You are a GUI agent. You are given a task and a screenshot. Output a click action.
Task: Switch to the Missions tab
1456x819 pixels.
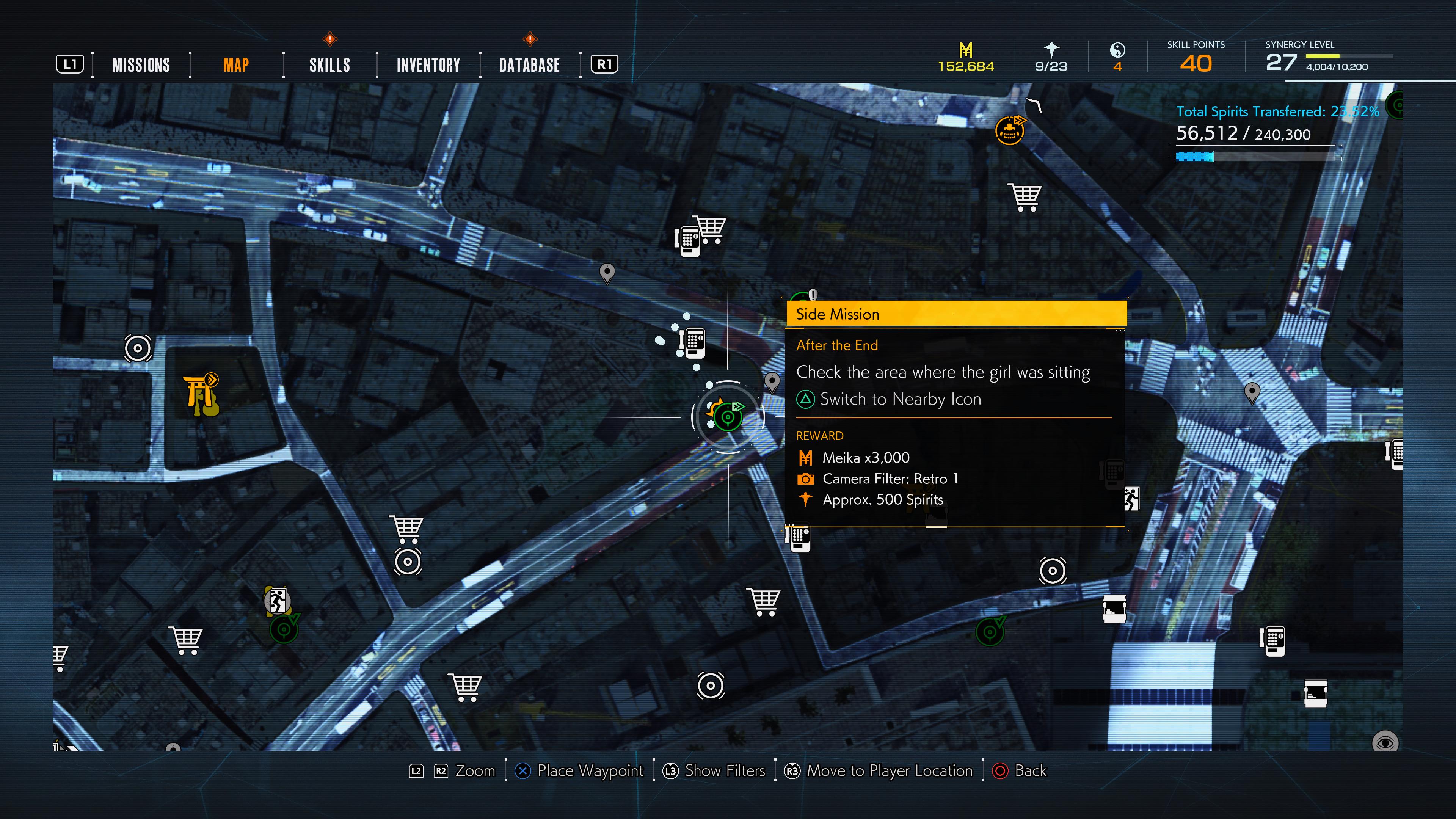pyautogui.click(x=141, y=65)
